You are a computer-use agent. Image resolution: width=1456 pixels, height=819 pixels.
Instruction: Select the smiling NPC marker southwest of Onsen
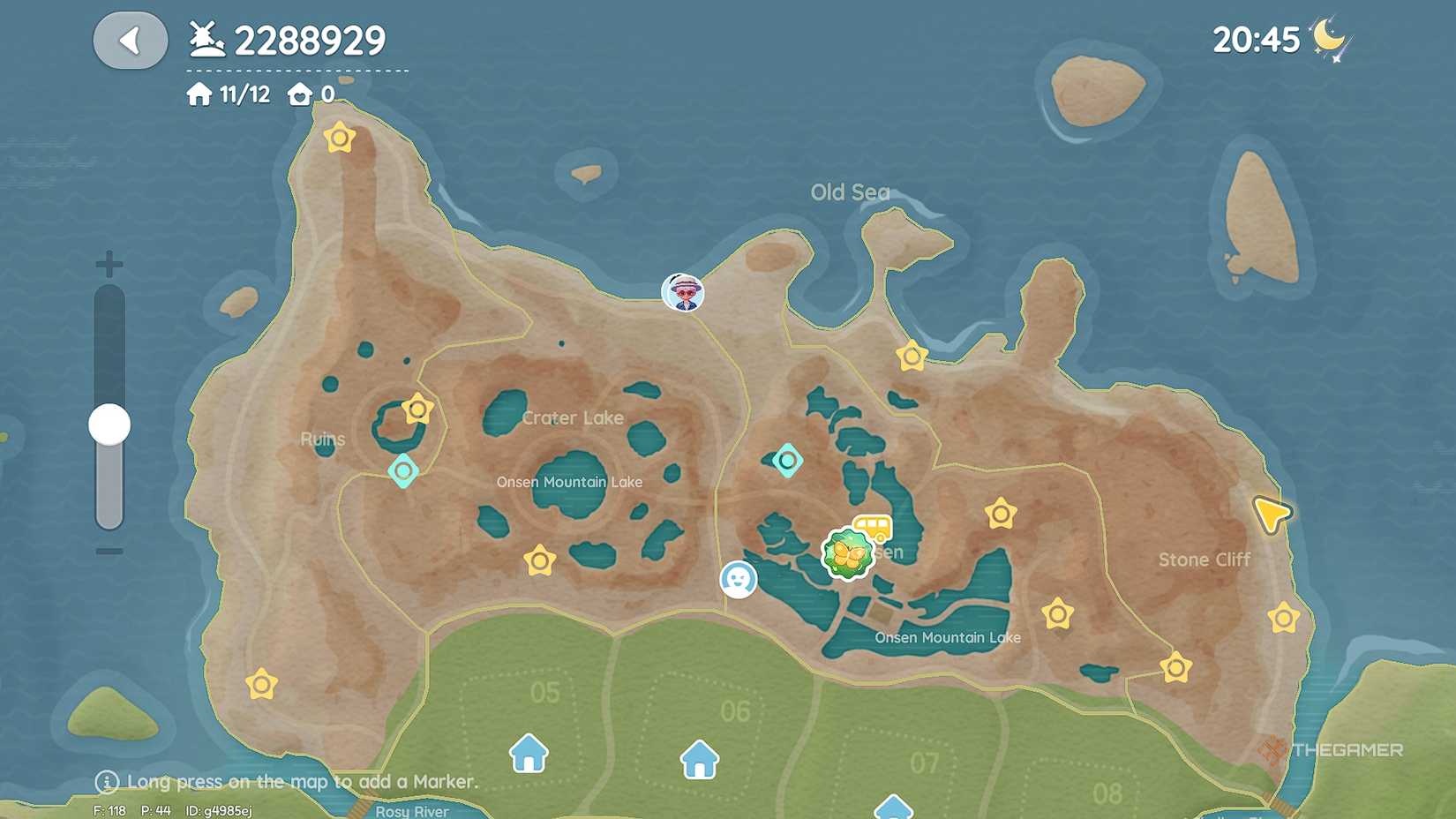pos(739,579)
